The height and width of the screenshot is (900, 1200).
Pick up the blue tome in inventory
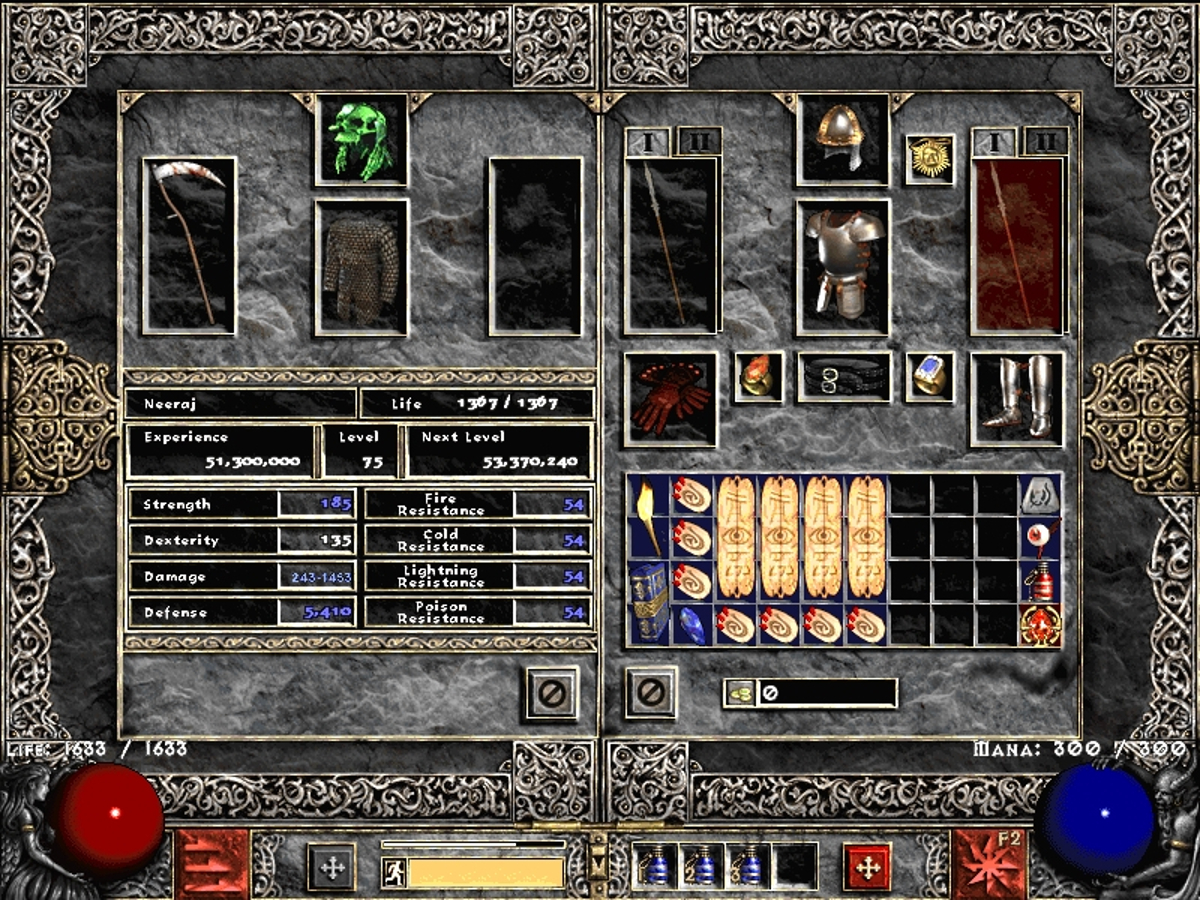click(648, 604)
